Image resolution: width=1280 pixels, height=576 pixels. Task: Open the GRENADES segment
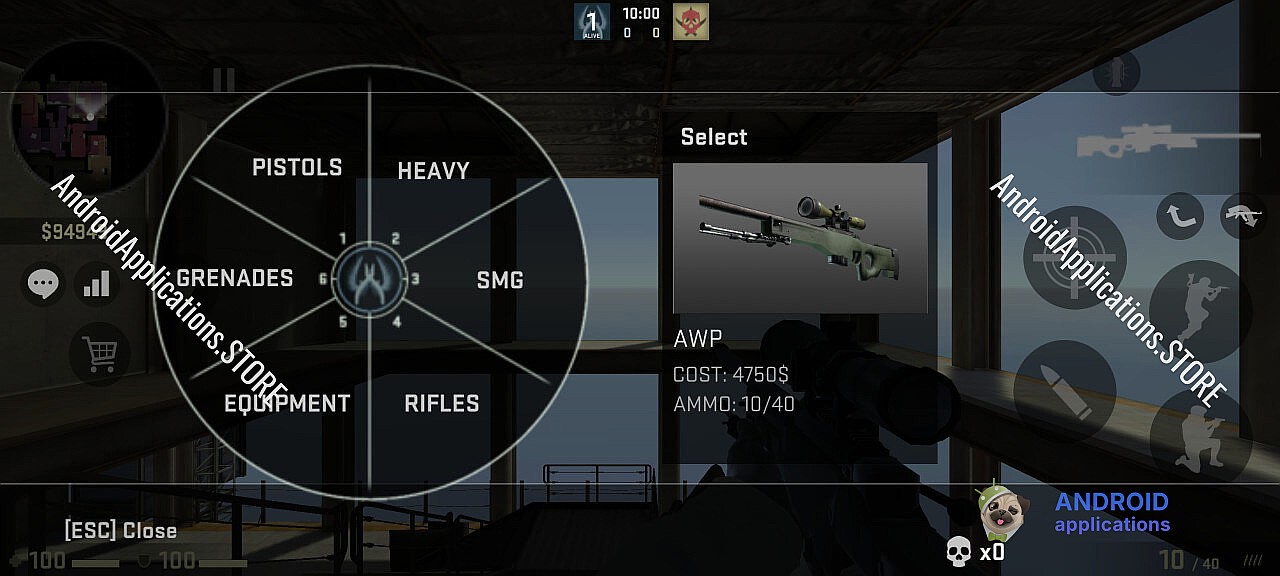235,278
